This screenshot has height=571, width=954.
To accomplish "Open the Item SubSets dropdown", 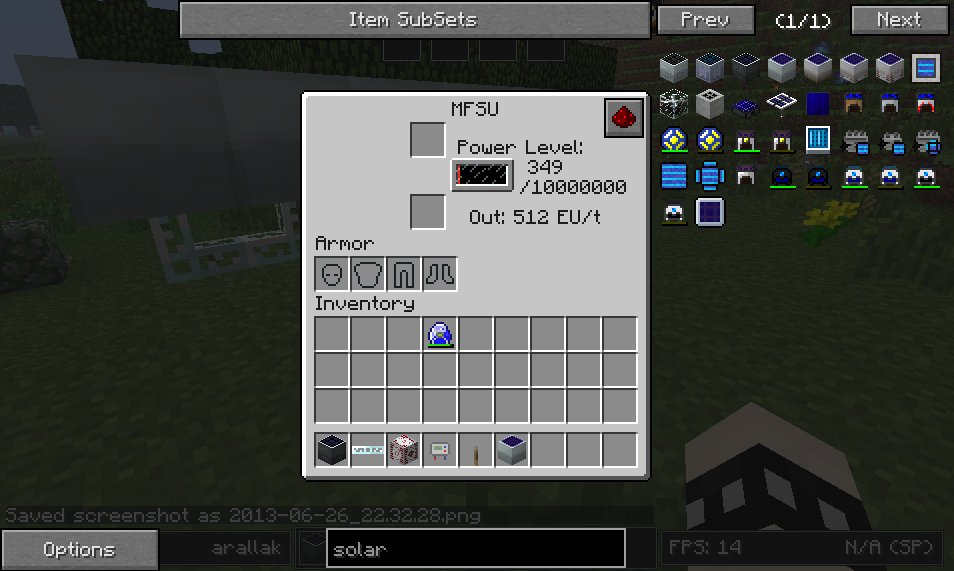I will click(414, 20).
